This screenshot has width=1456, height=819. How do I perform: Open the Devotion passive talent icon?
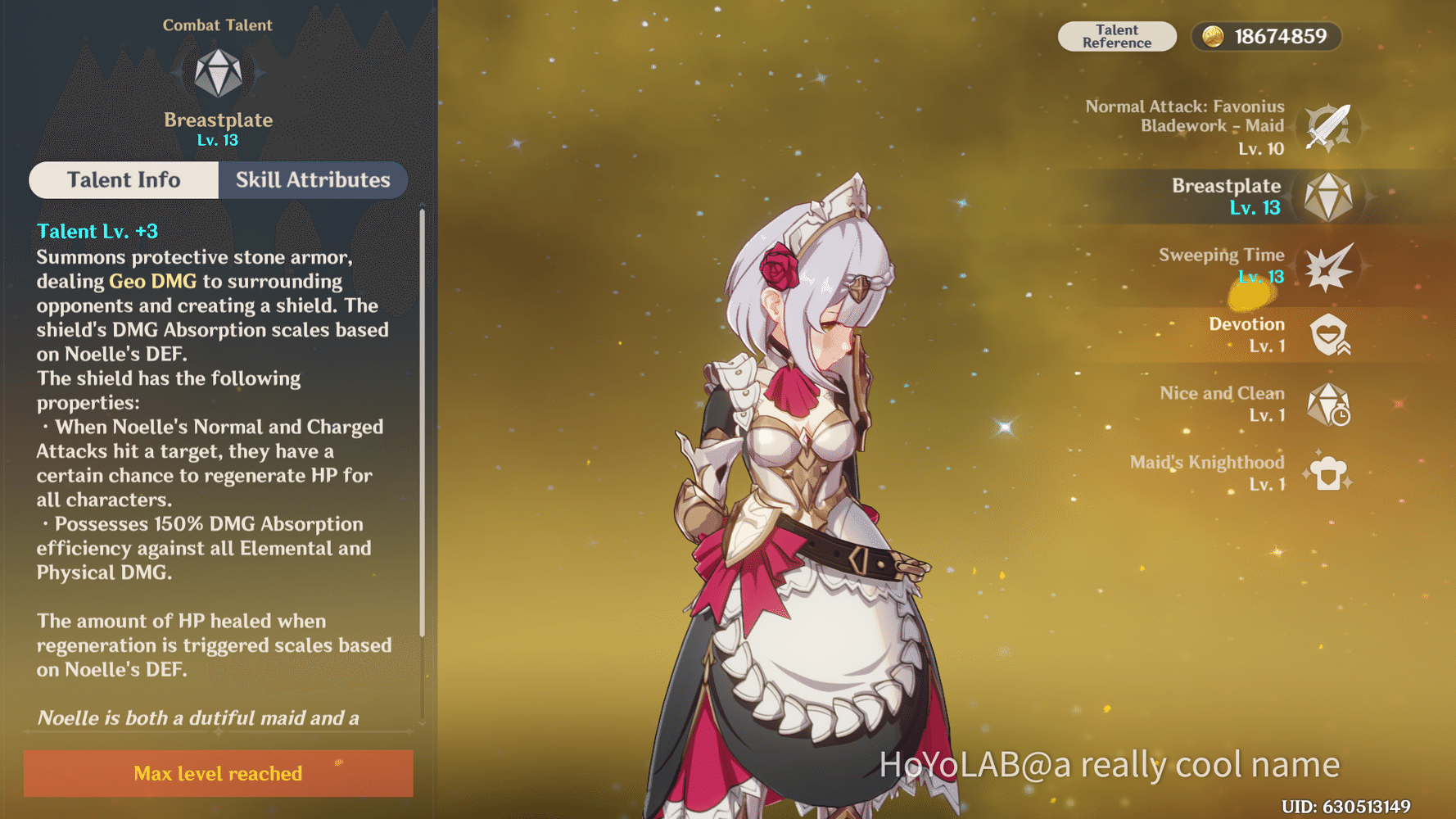tap(1328, 336)
